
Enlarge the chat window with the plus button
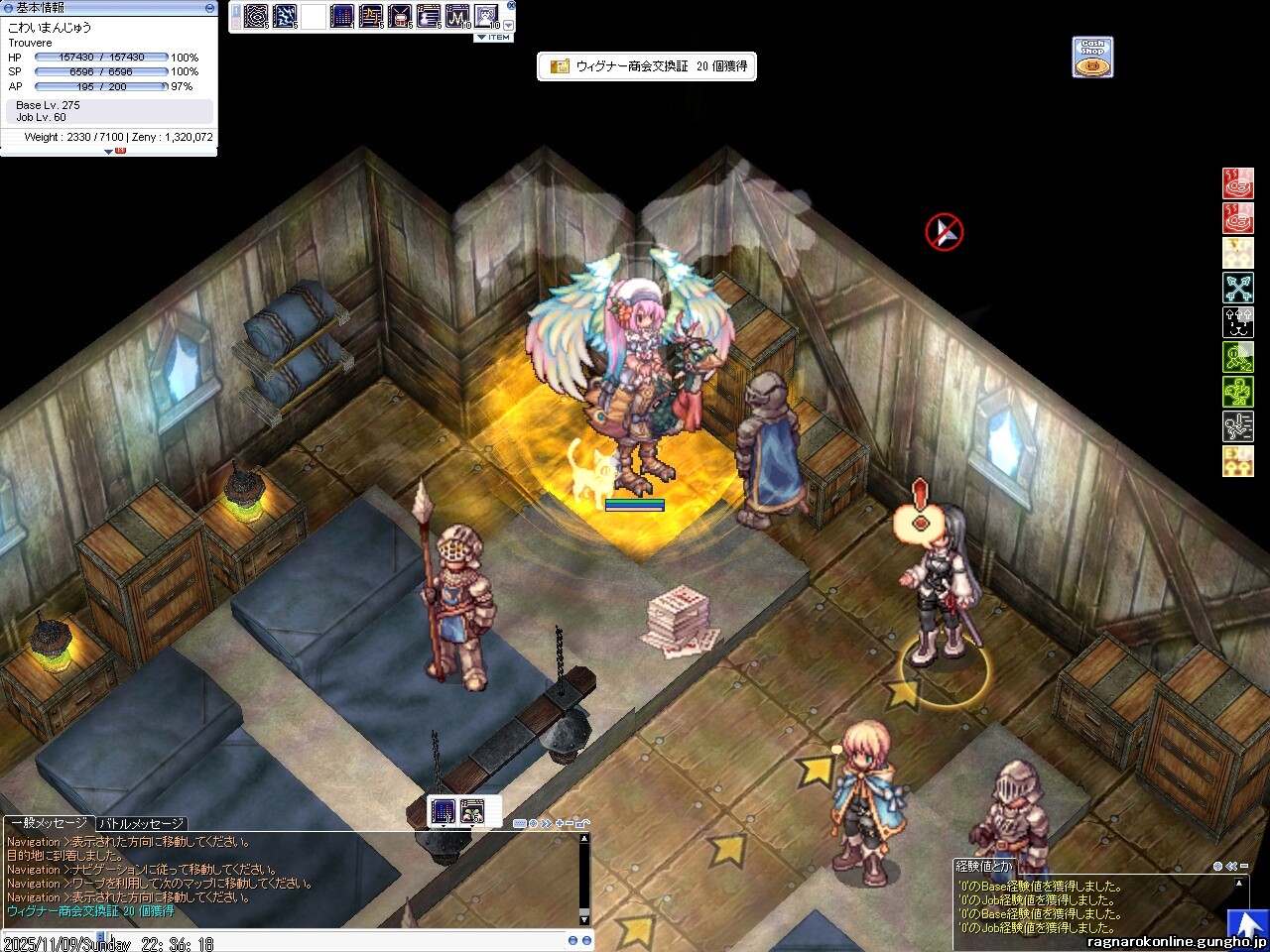click(x=560, y=823)
